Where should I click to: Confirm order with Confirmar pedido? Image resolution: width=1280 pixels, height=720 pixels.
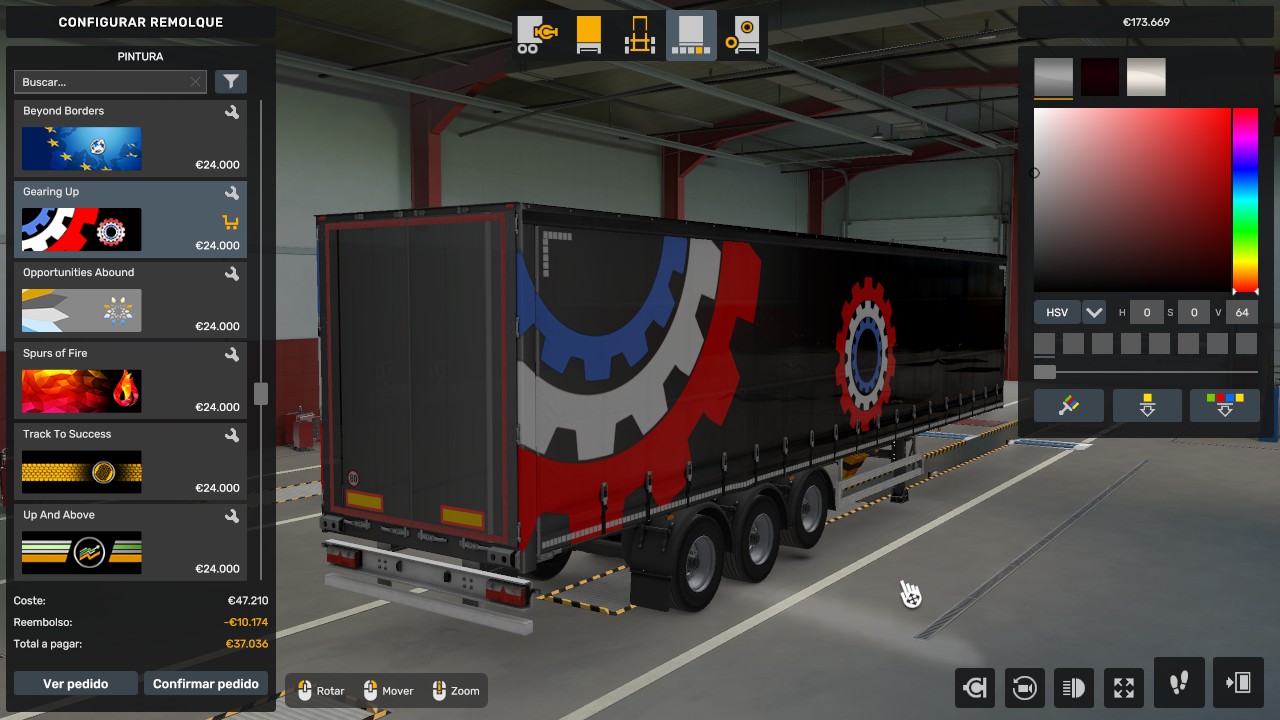(206, 684)
